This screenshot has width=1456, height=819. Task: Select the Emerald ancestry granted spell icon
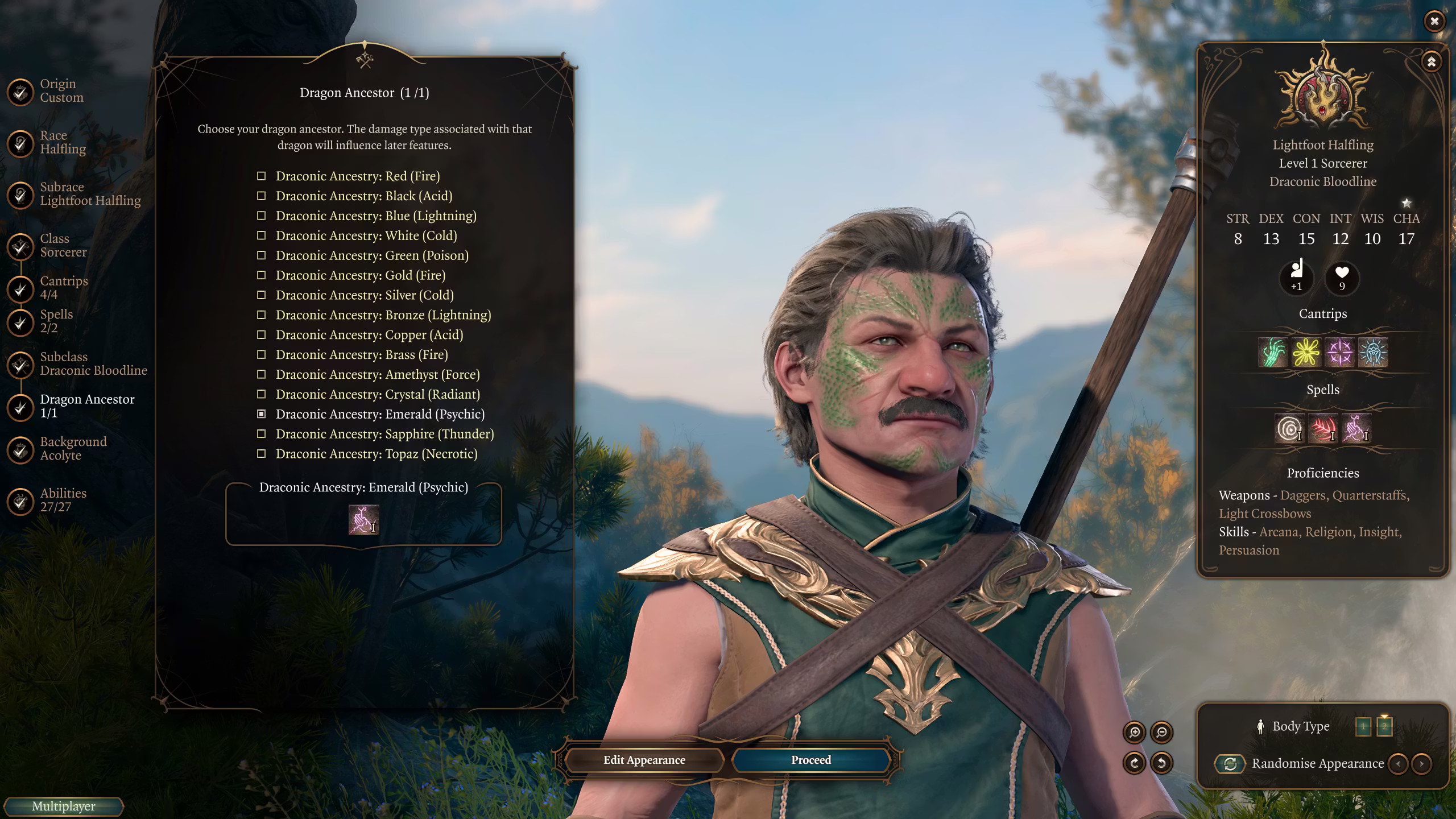click(x=363, y=520)
